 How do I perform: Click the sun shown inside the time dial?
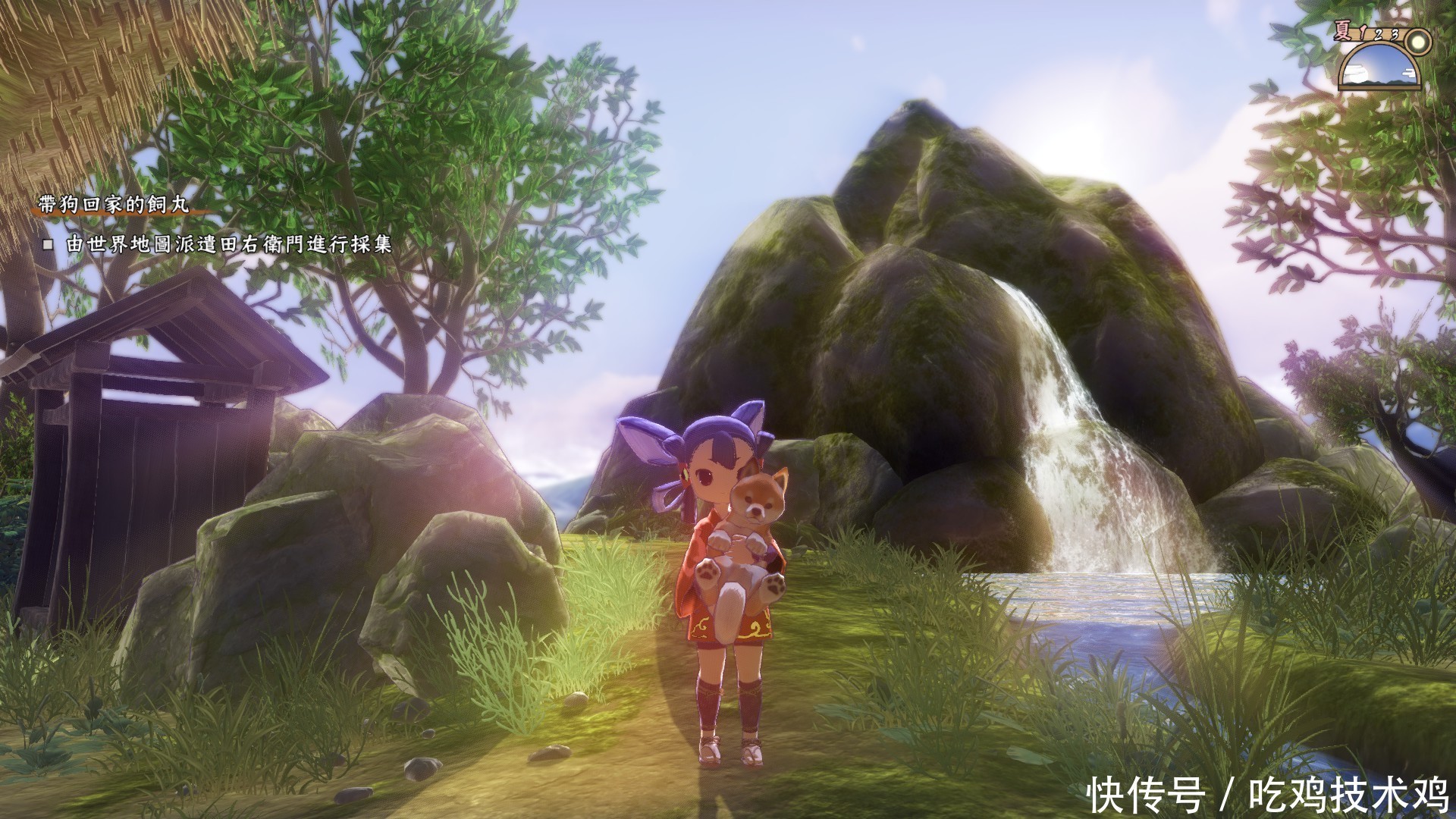[1356, 76]
